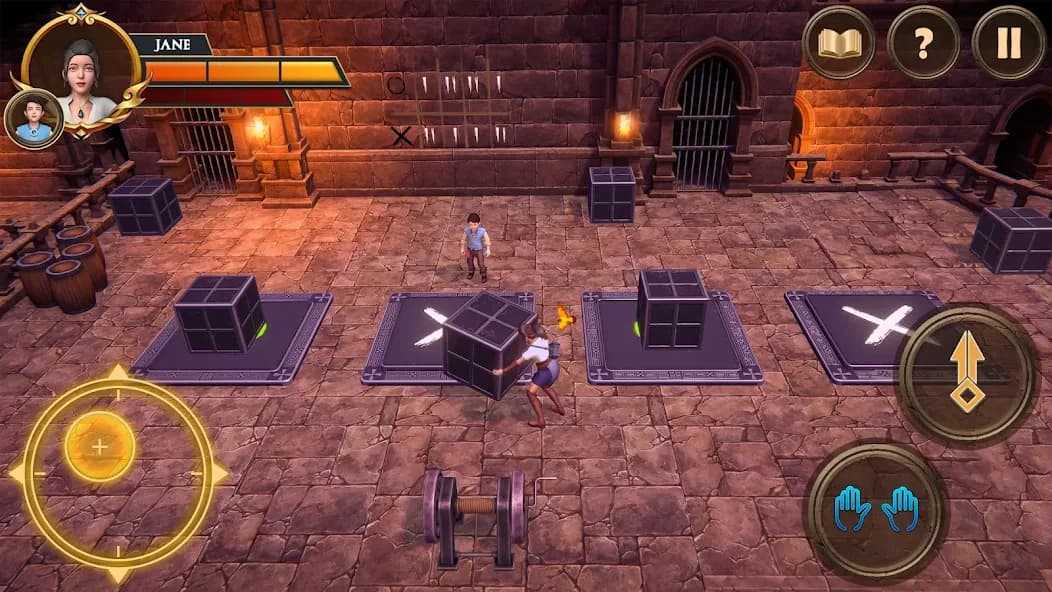This screenshot has width=1052, height=592.
Task: Tap the blue hands grab button
Action: pyautogui.click(x=876, y=509)
